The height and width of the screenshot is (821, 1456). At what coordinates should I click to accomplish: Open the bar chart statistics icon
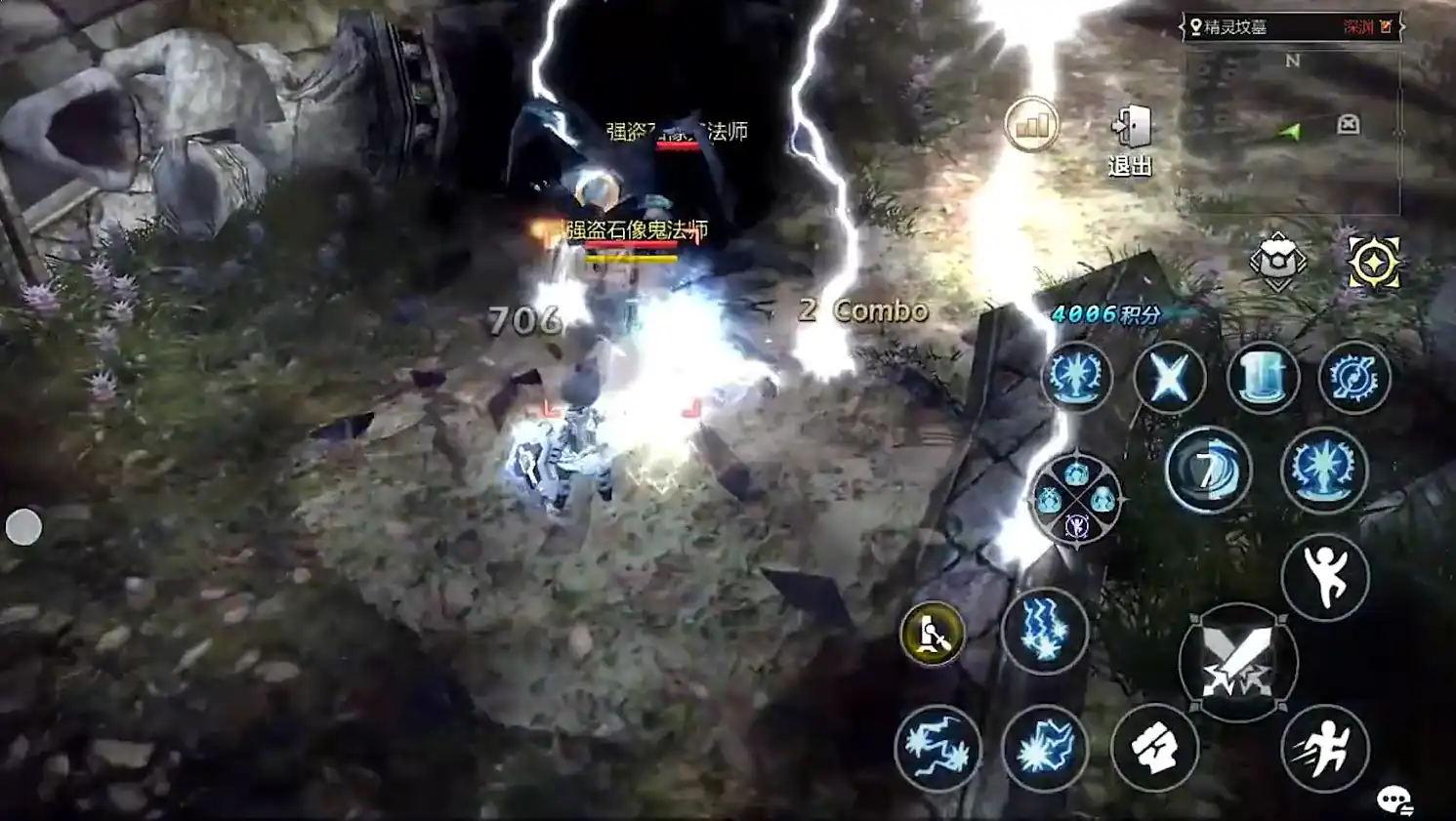click(x=1031, y=124)
